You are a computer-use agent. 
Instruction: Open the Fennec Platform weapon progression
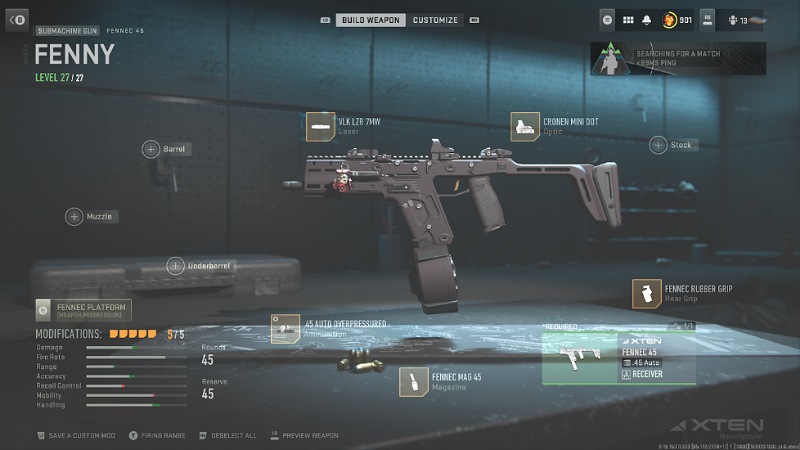coord(82,310)
